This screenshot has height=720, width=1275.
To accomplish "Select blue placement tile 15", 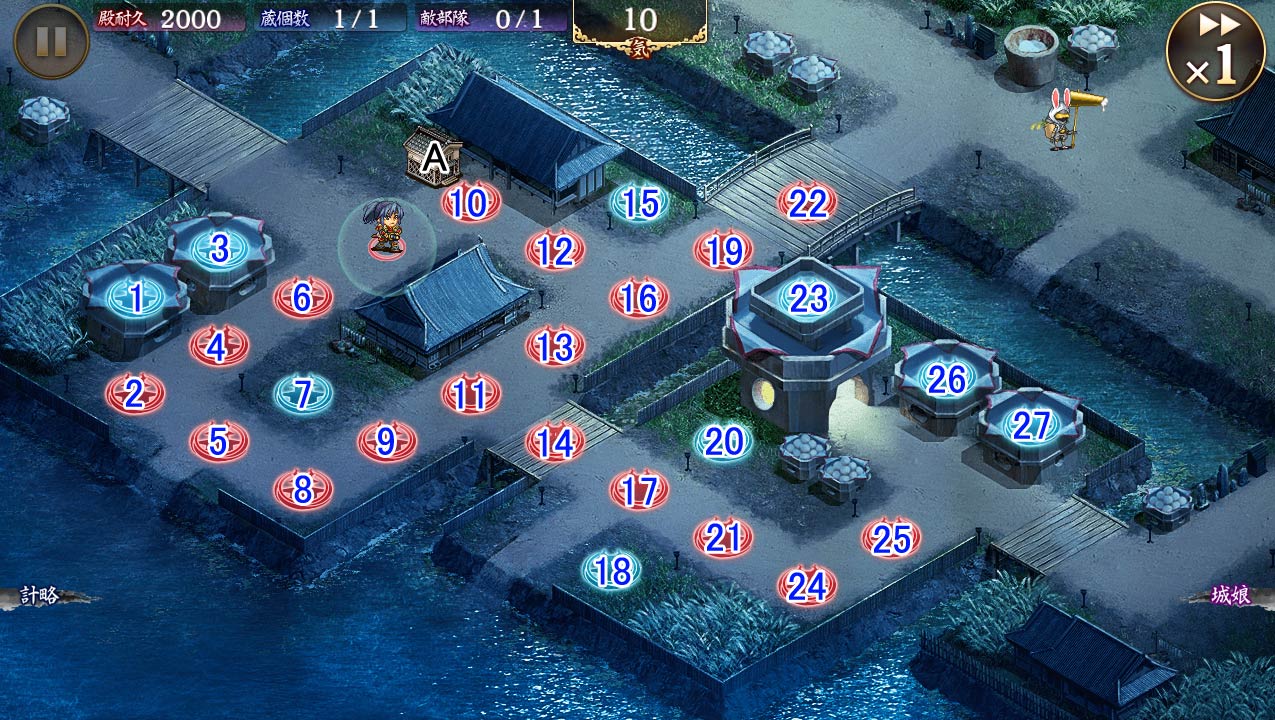I will (x=639, y=203).
